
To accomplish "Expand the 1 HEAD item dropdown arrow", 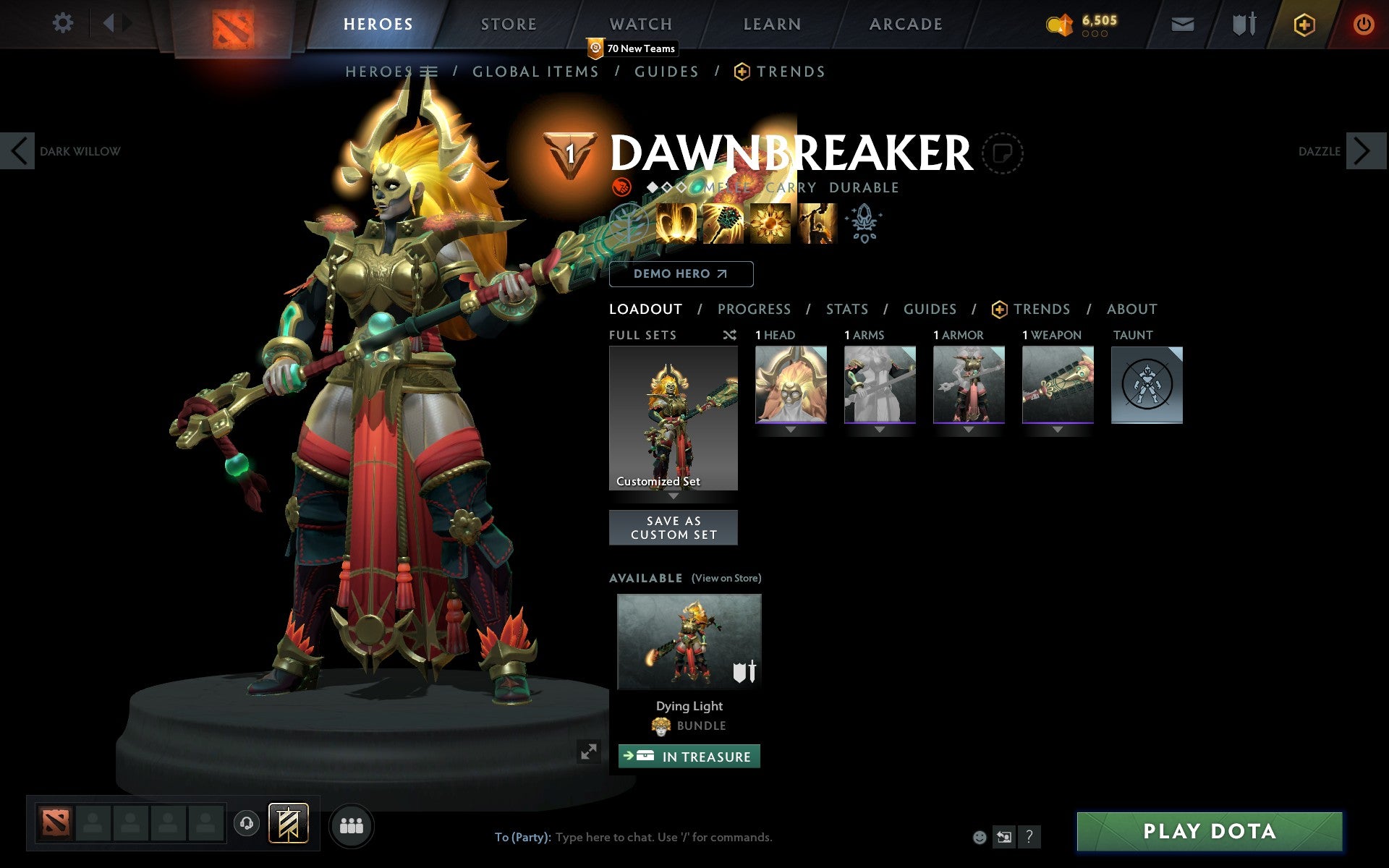I will pyautogui.click(x=791, y=428).
